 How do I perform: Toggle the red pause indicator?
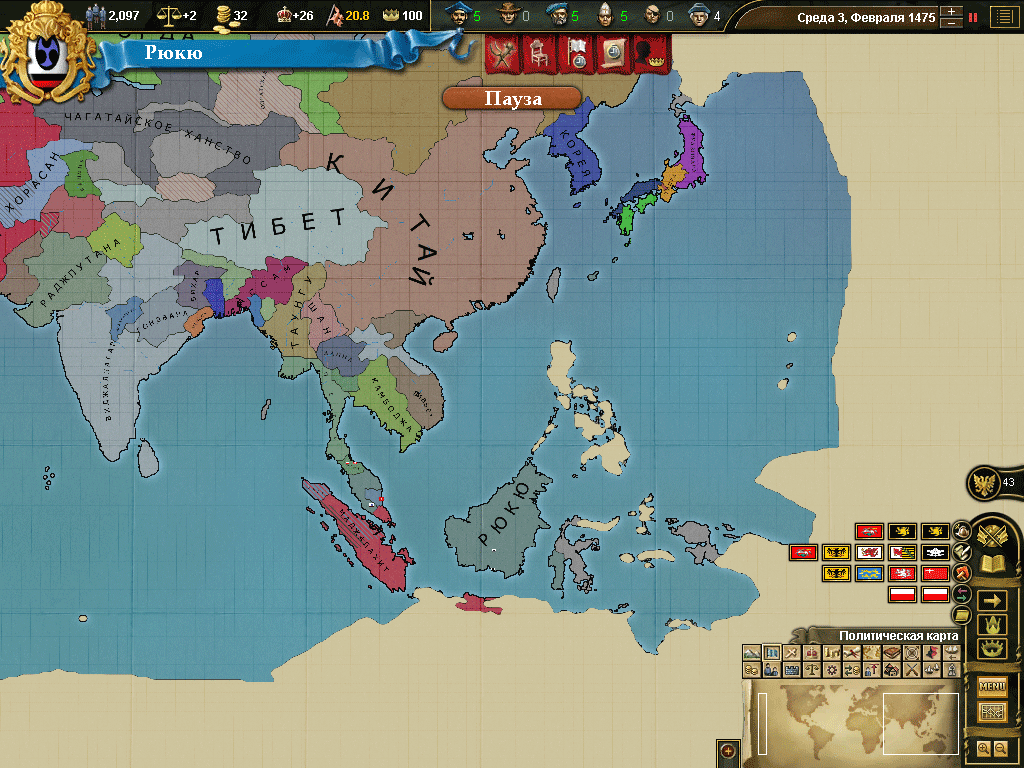pos(973,17)
